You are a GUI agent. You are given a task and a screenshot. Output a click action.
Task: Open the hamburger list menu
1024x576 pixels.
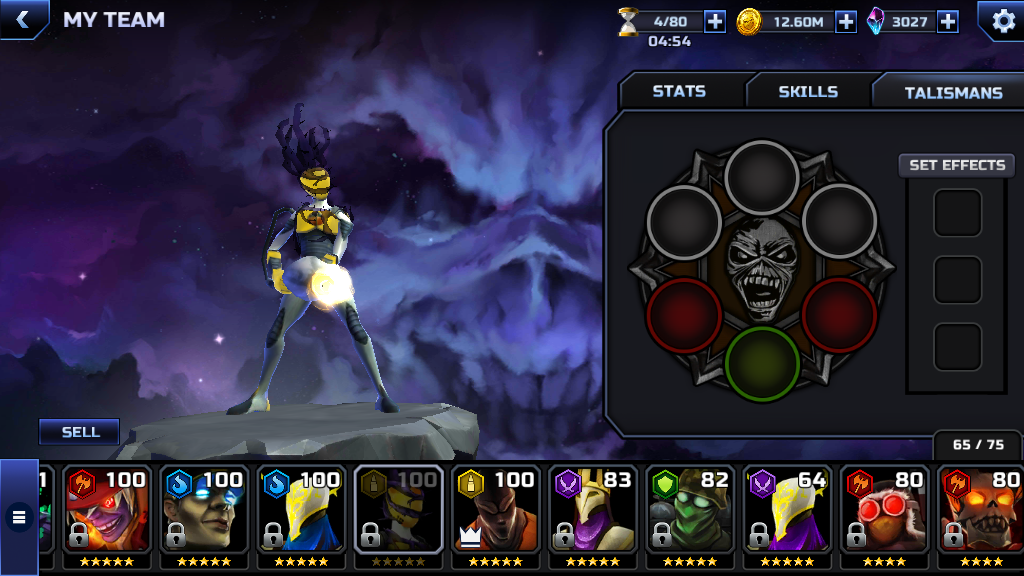click(18, 517)
